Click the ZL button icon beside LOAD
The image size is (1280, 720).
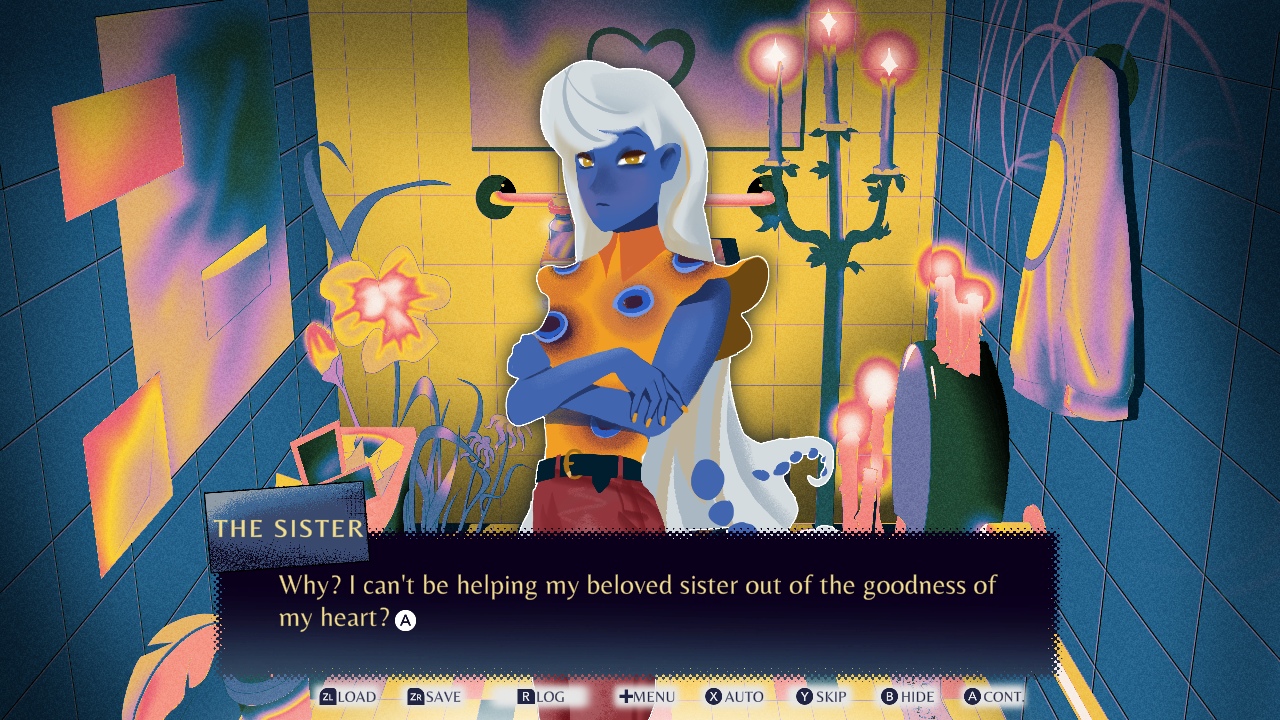pos(329,697)
